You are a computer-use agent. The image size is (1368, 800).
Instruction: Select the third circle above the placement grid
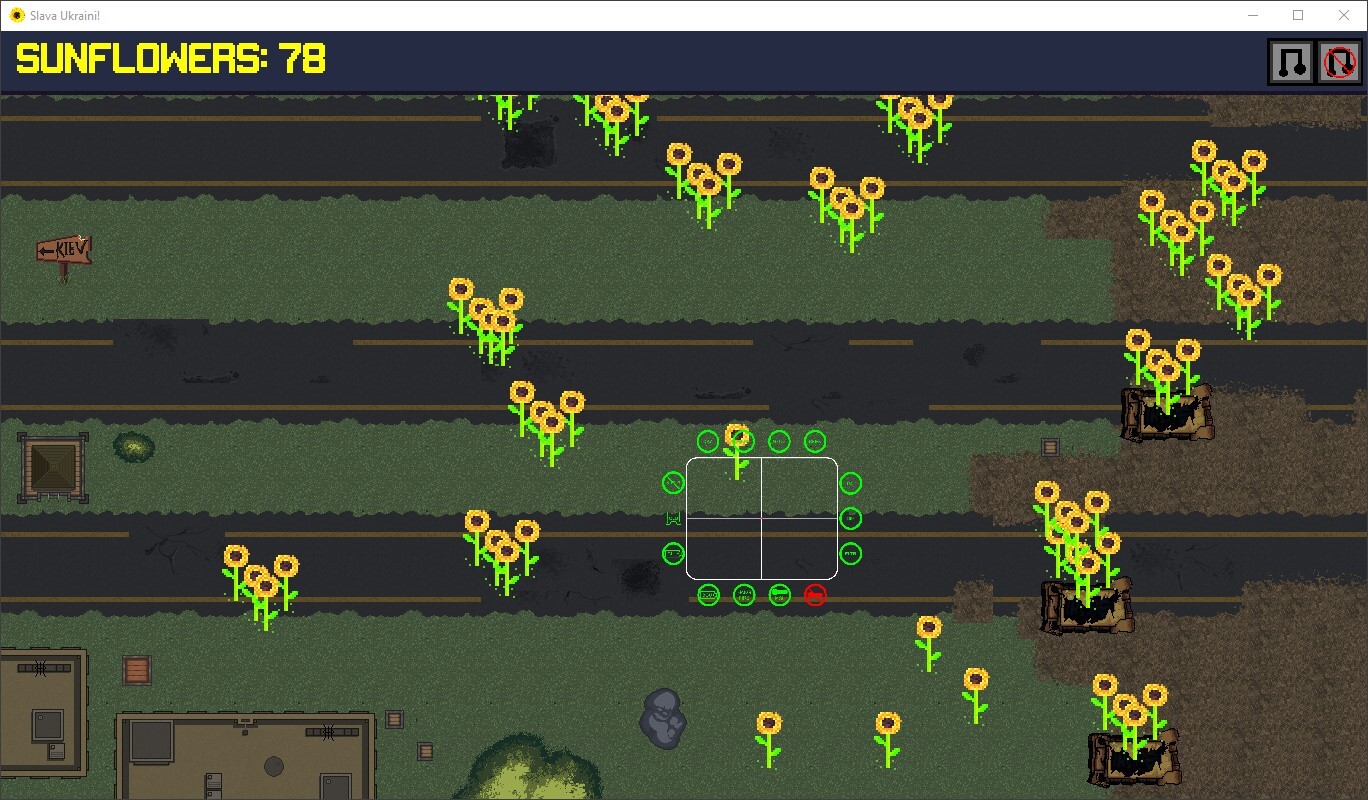point(779,440)
